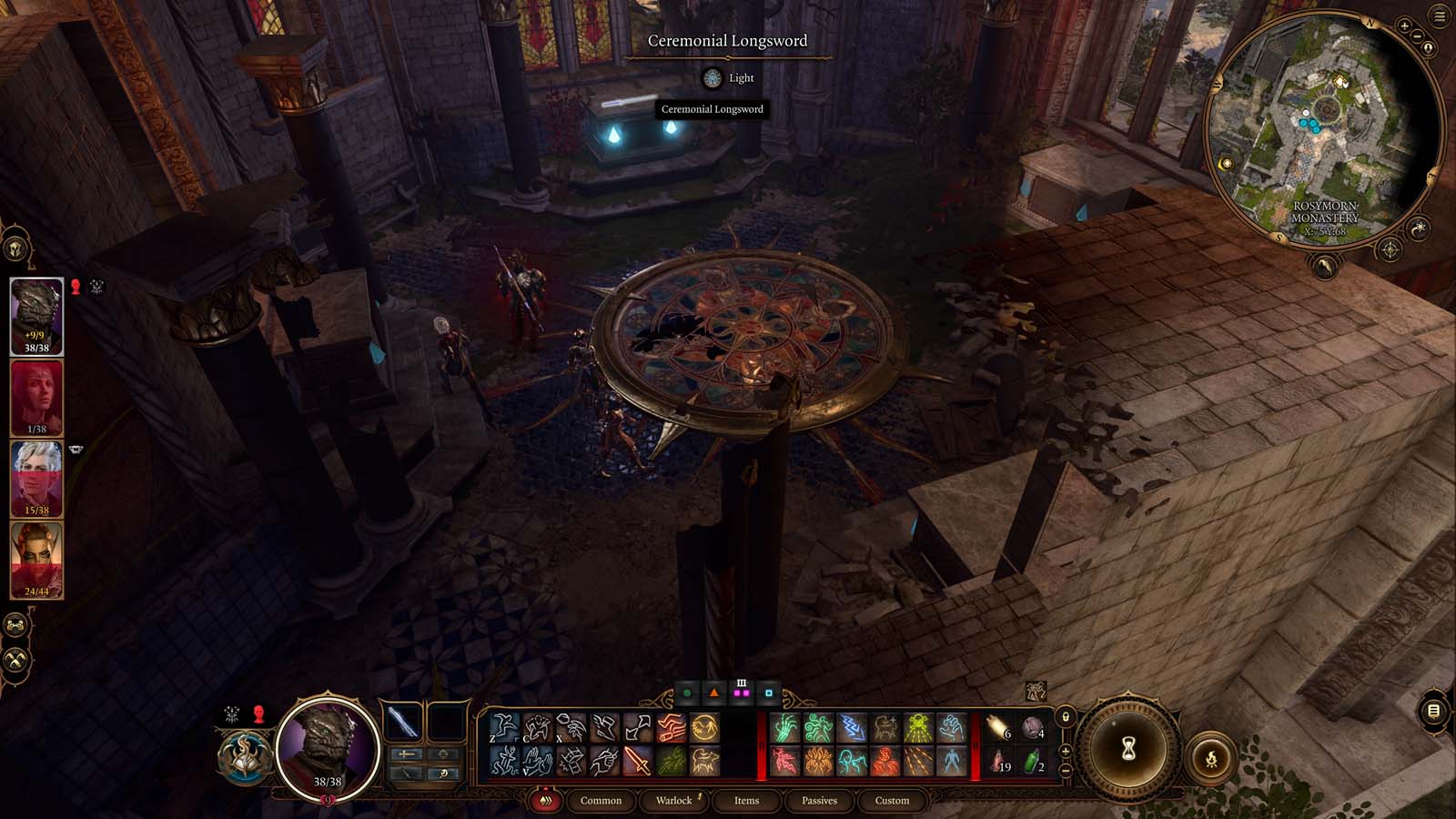Viewport: 1456px width, 819px height.
Task: Recenter the minimap with the player locator icon
Action: click(x=1428, y=47)
